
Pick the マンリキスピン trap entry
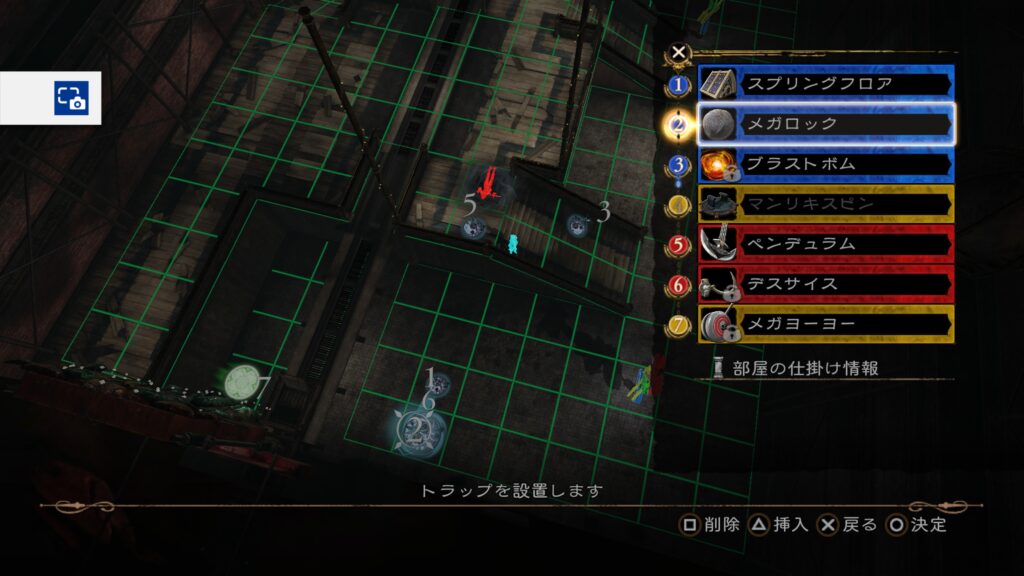(825, 204)
